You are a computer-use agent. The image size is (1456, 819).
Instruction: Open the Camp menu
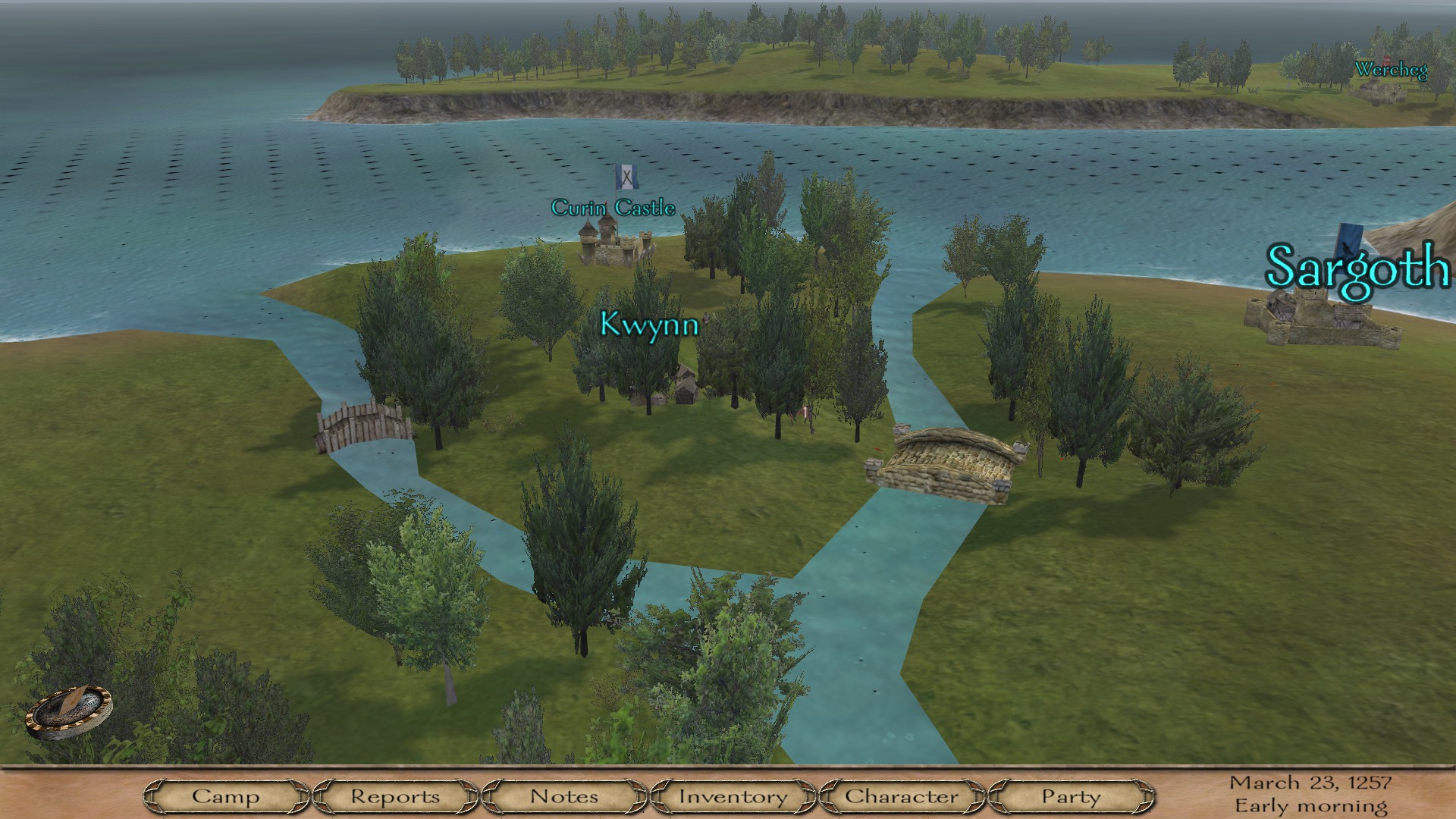[x=225, y=796]
